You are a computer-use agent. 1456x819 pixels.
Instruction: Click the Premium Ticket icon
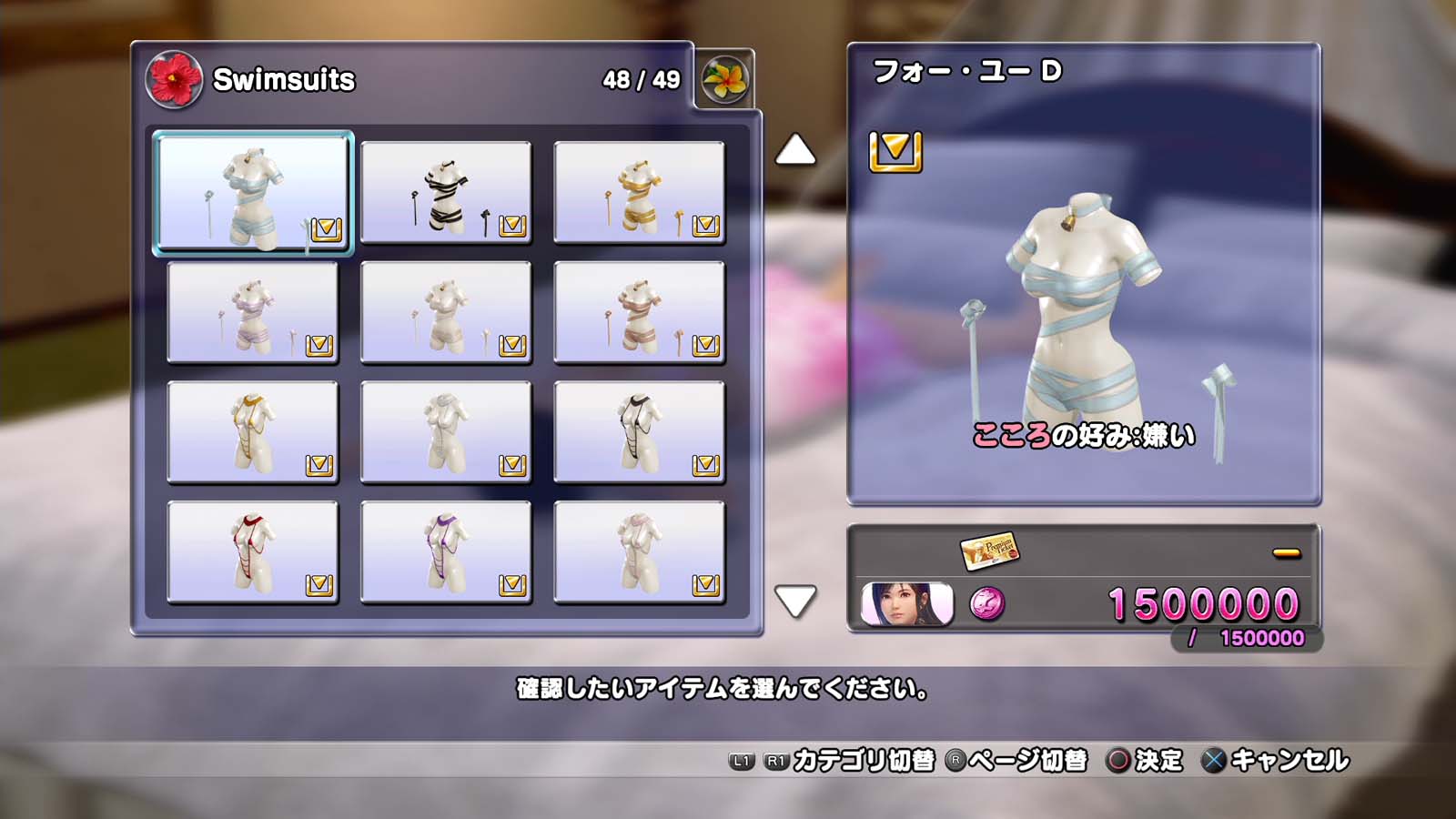tap(990, 550)
